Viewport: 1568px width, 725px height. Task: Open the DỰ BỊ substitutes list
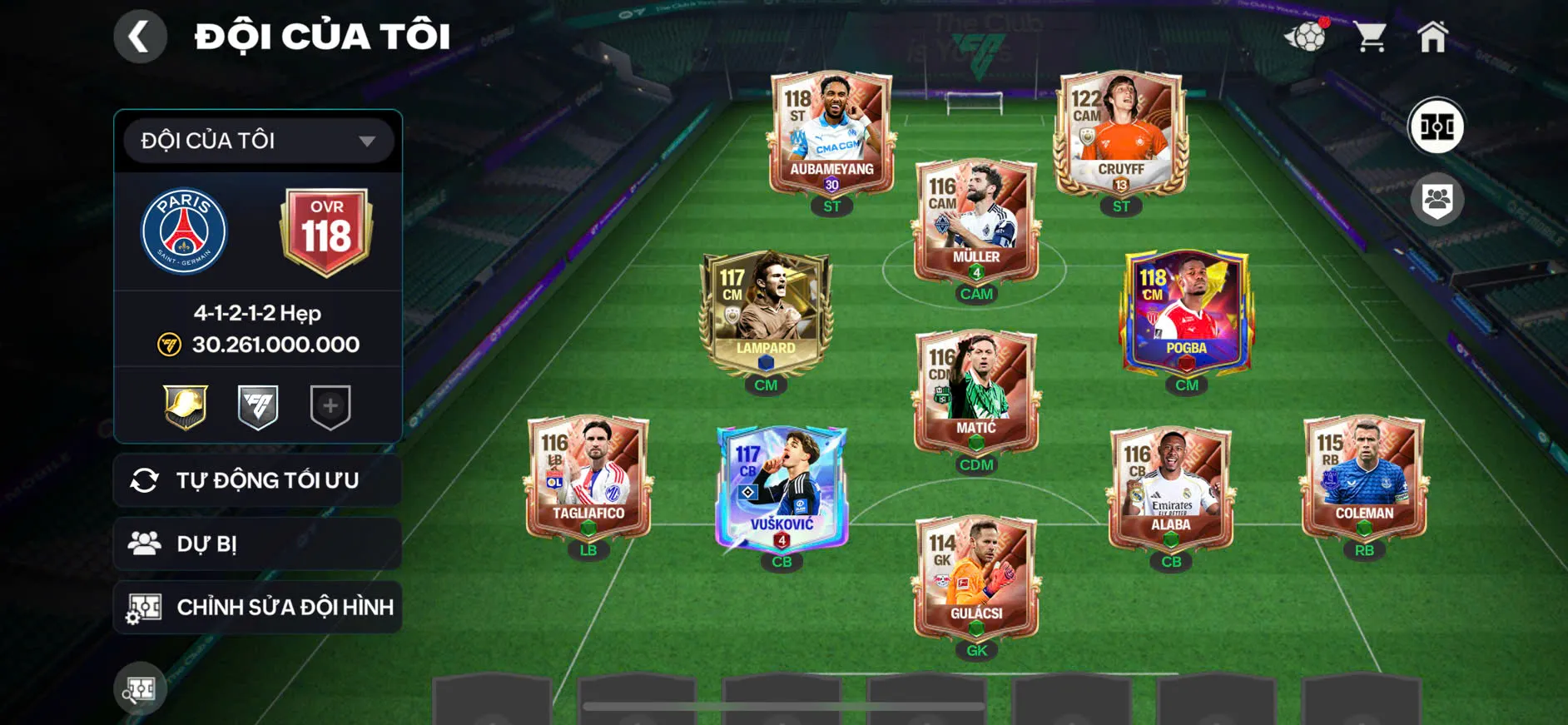click(258, 544)
